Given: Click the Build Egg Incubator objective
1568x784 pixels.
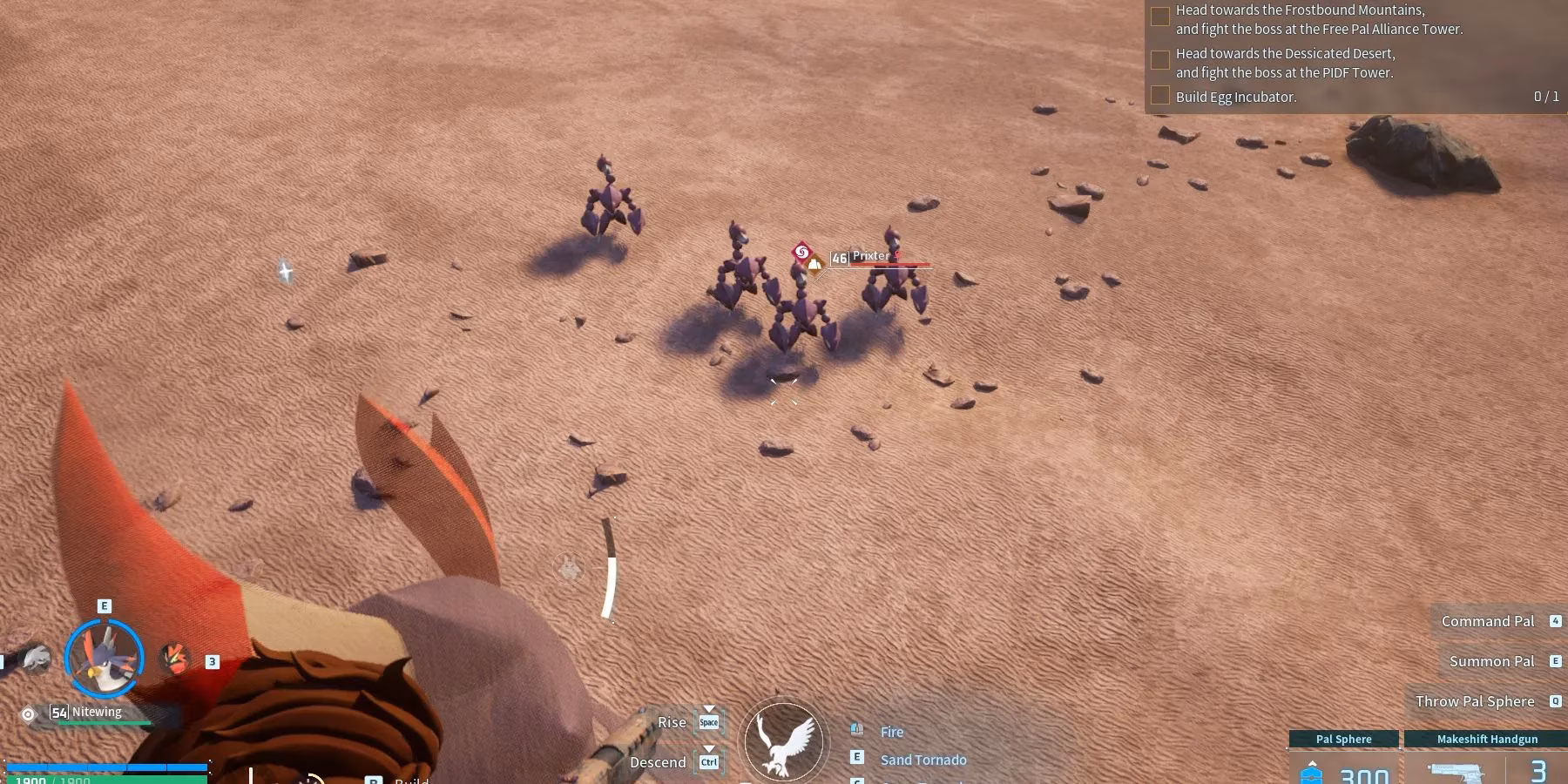Looking at the screenshot, I should click(x=1235, y=97).
